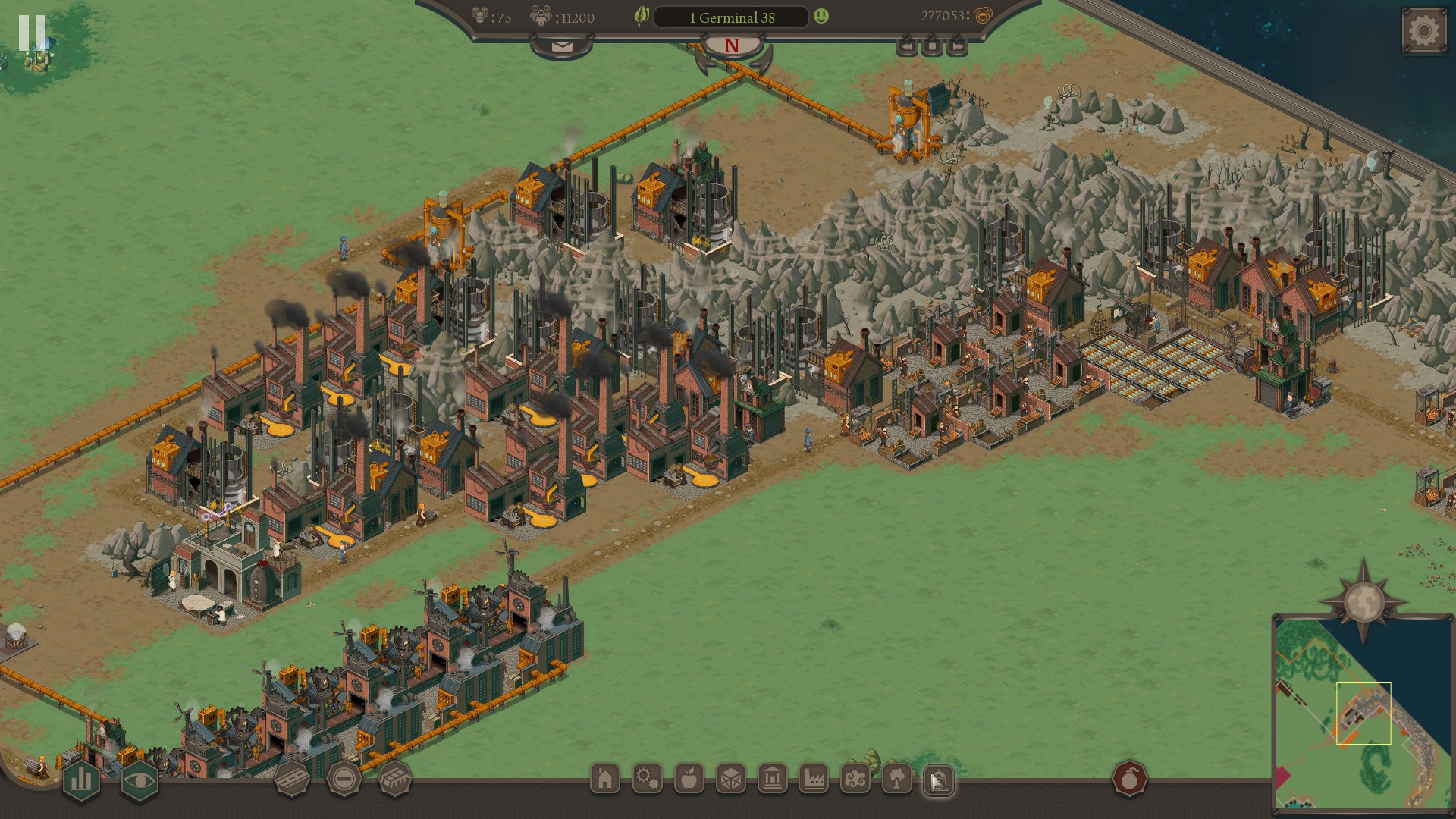Image resolution: width=1456 pixels, height=819 pixels.
Task: Select the blocks construction tool
Action: (395, 779)
